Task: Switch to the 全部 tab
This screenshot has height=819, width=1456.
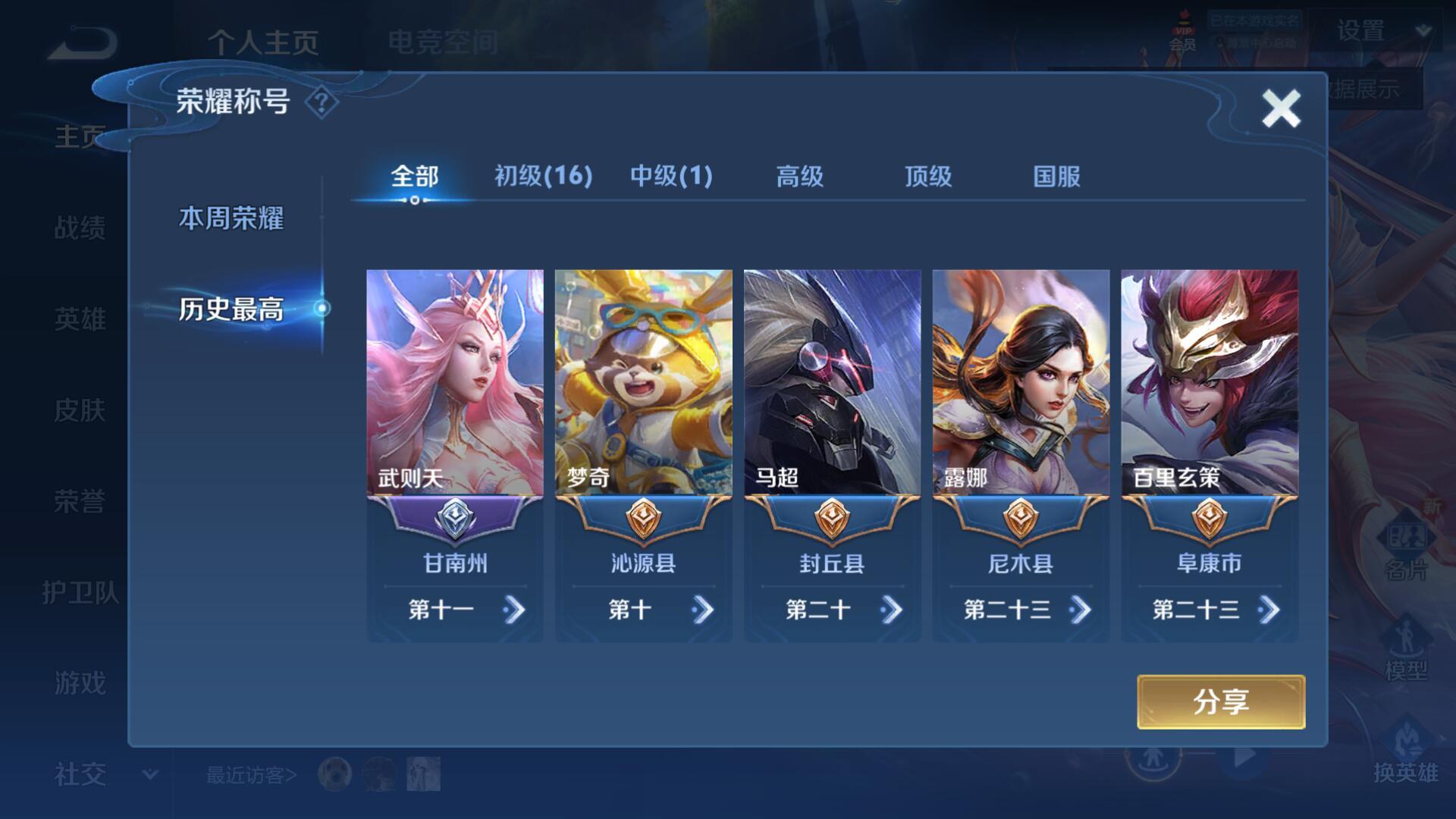Action: click(414, 177)
